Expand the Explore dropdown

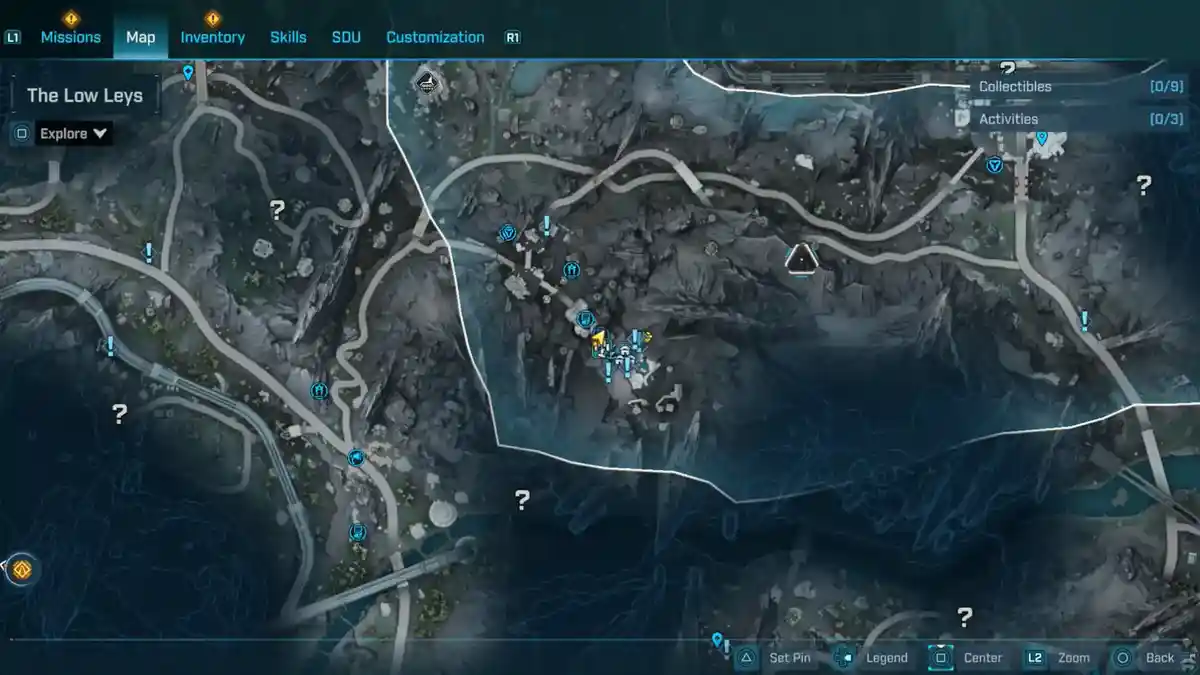73,133
